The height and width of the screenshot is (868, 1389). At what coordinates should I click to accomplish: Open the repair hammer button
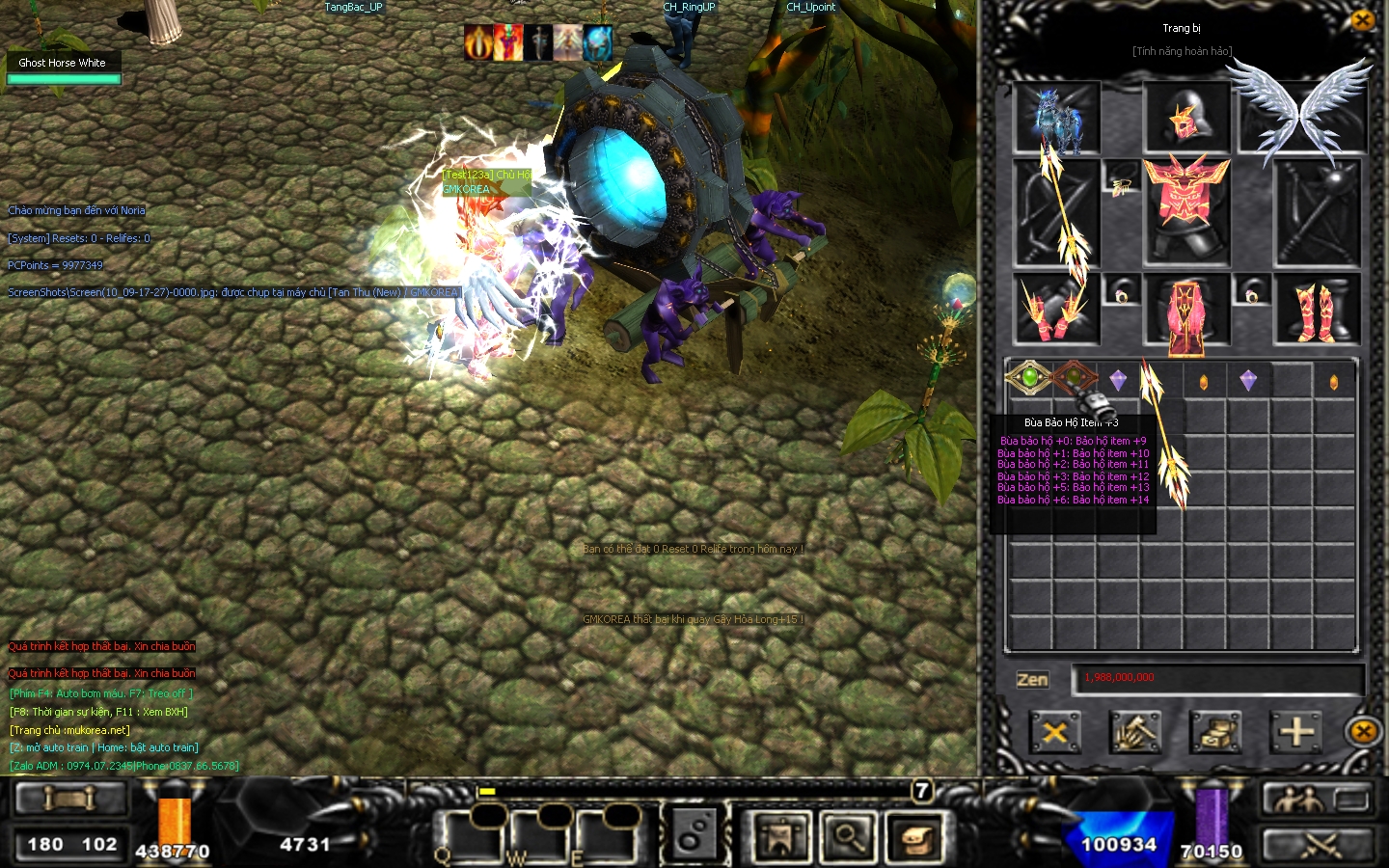1134,732
